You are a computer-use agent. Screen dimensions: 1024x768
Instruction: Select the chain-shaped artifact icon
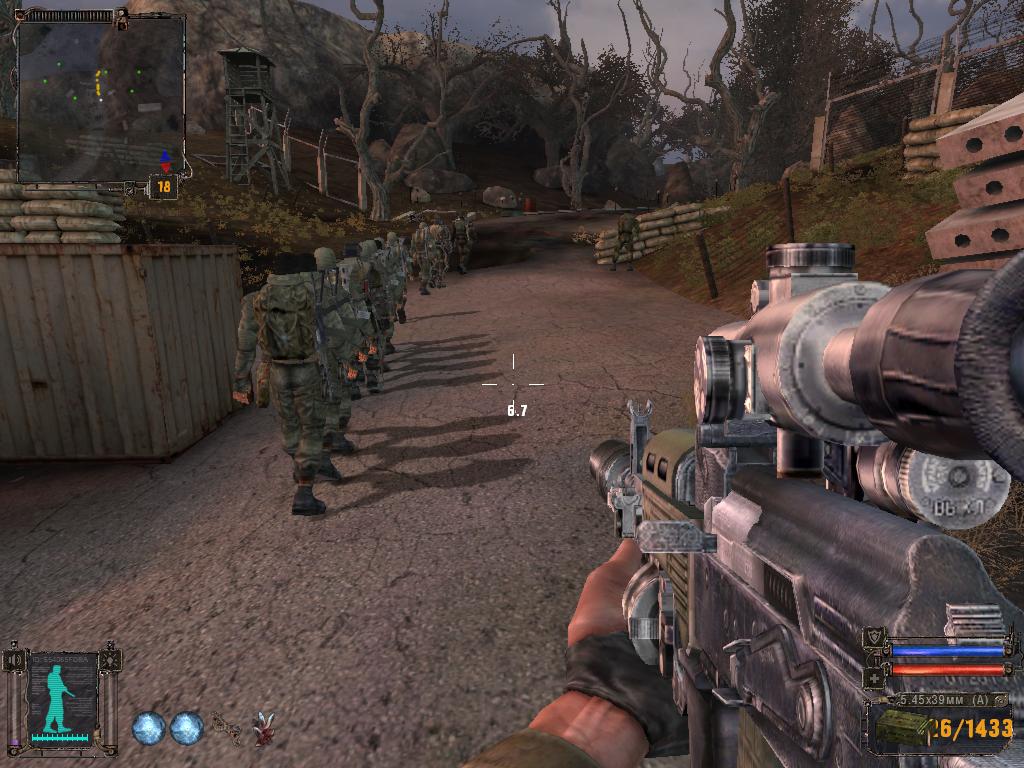[x=225, y=729]
